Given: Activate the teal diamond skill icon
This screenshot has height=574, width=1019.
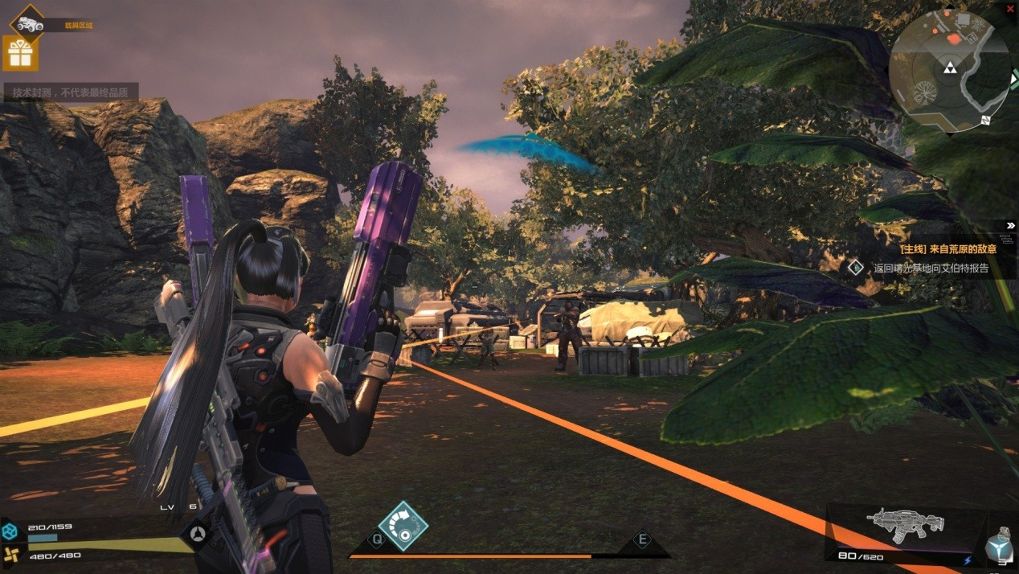Looking at the screenshot, I should [403, 526].
